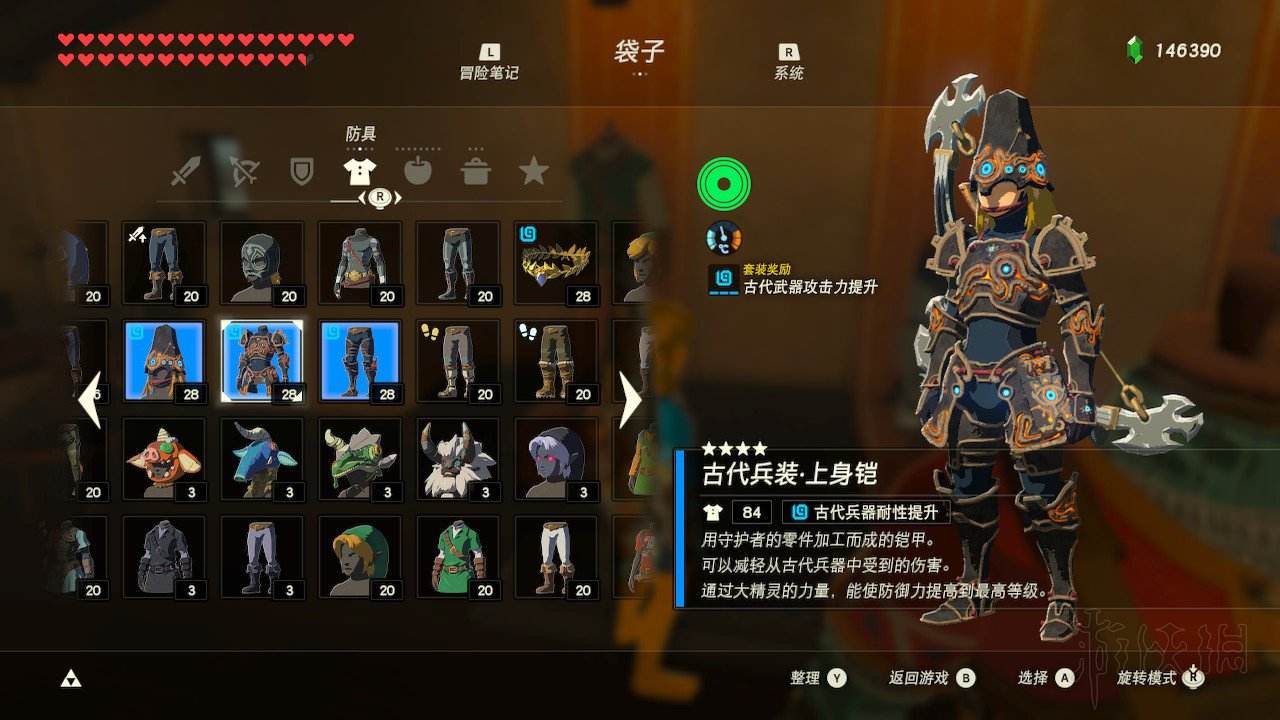This screenshot has height=720, width=1280.
Task: Open the food materials category icon
Action: tap(419, 170)
